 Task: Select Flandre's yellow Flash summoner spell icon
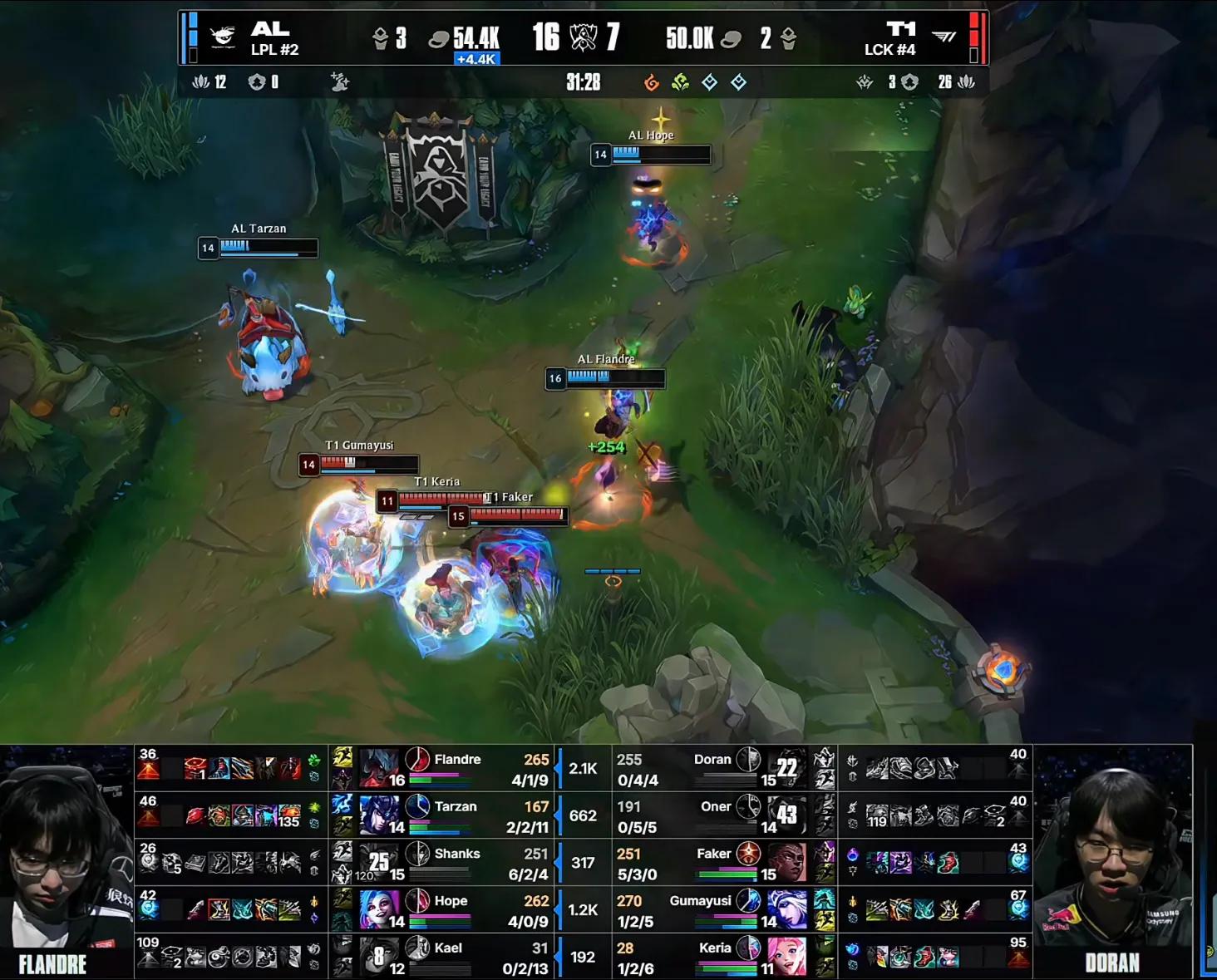pyautogui.click(x=342, y=756)
